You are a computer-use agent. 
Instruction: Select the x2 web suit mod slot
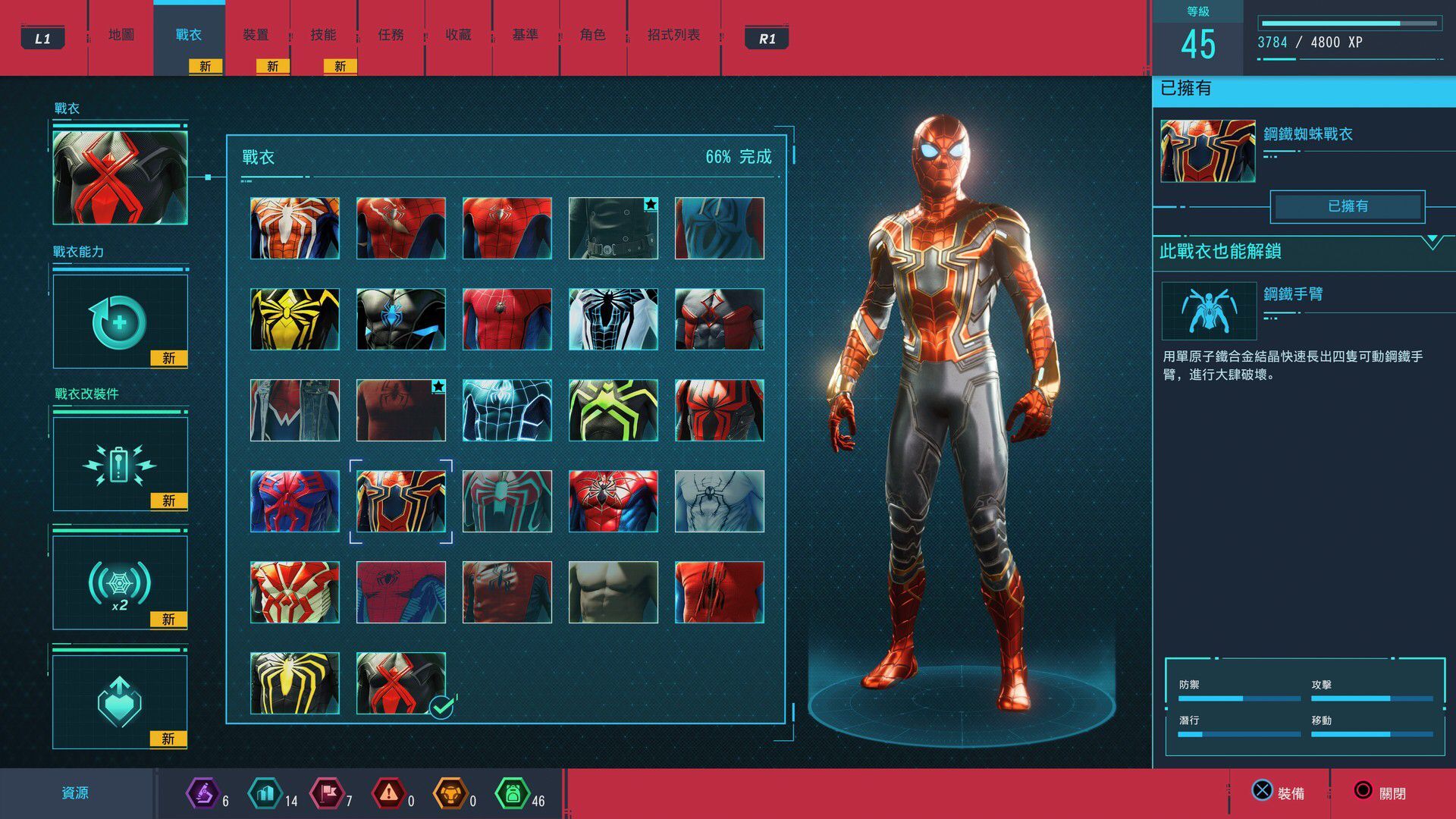[120, 583]
